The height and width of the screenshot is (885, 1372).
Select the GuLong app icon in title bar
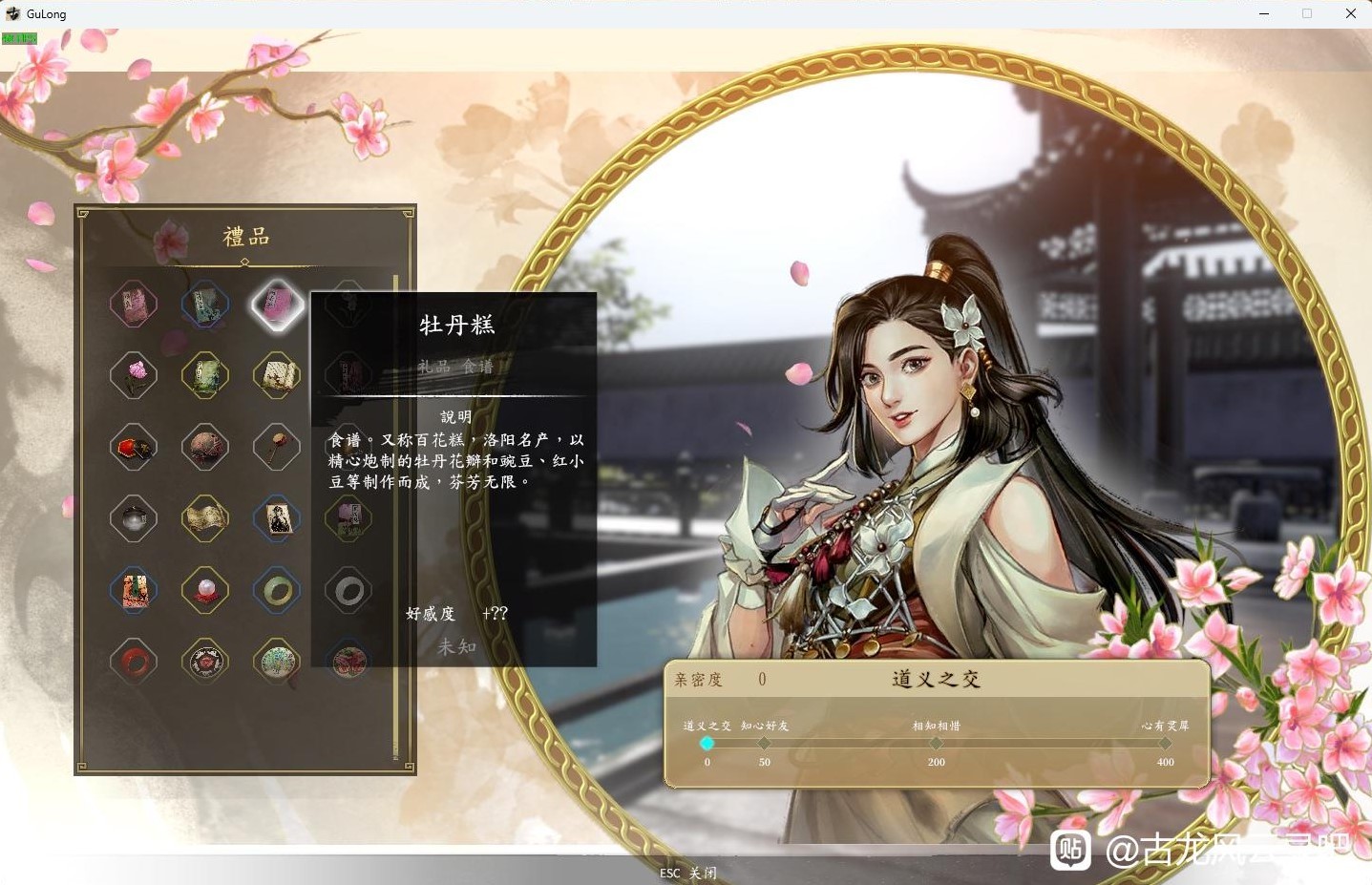[12, 13]
